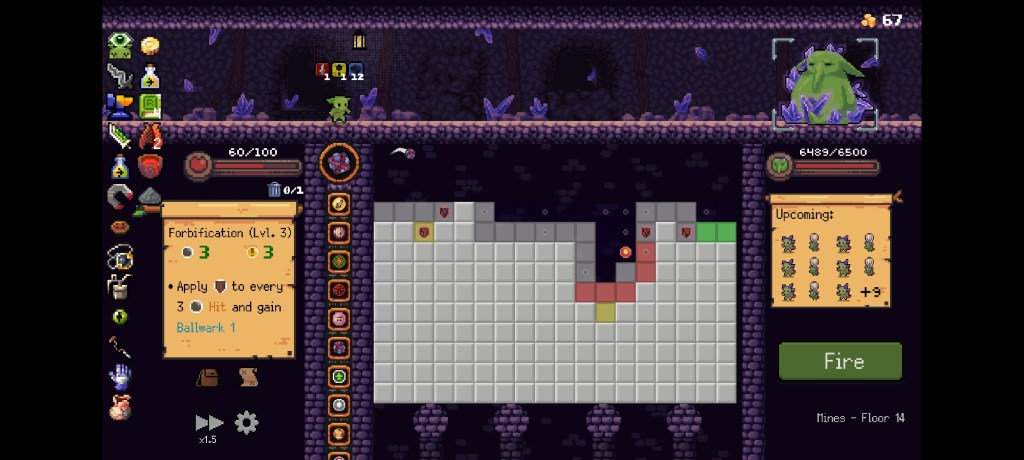Select the blue glove relic
Screen dimensions: 1024x460
pos(120,376)
